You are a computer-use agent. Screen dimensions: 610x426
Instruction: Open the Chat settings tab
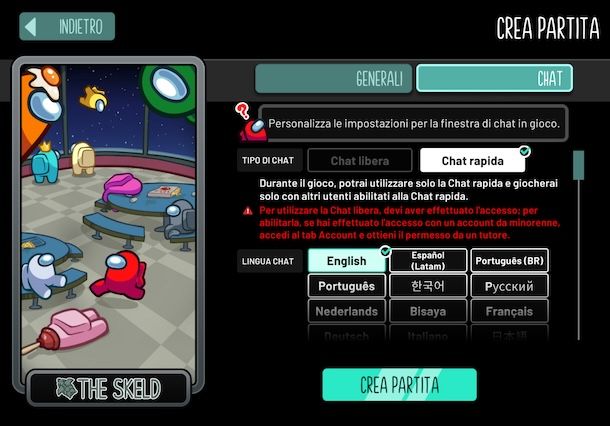pos(494,78)
